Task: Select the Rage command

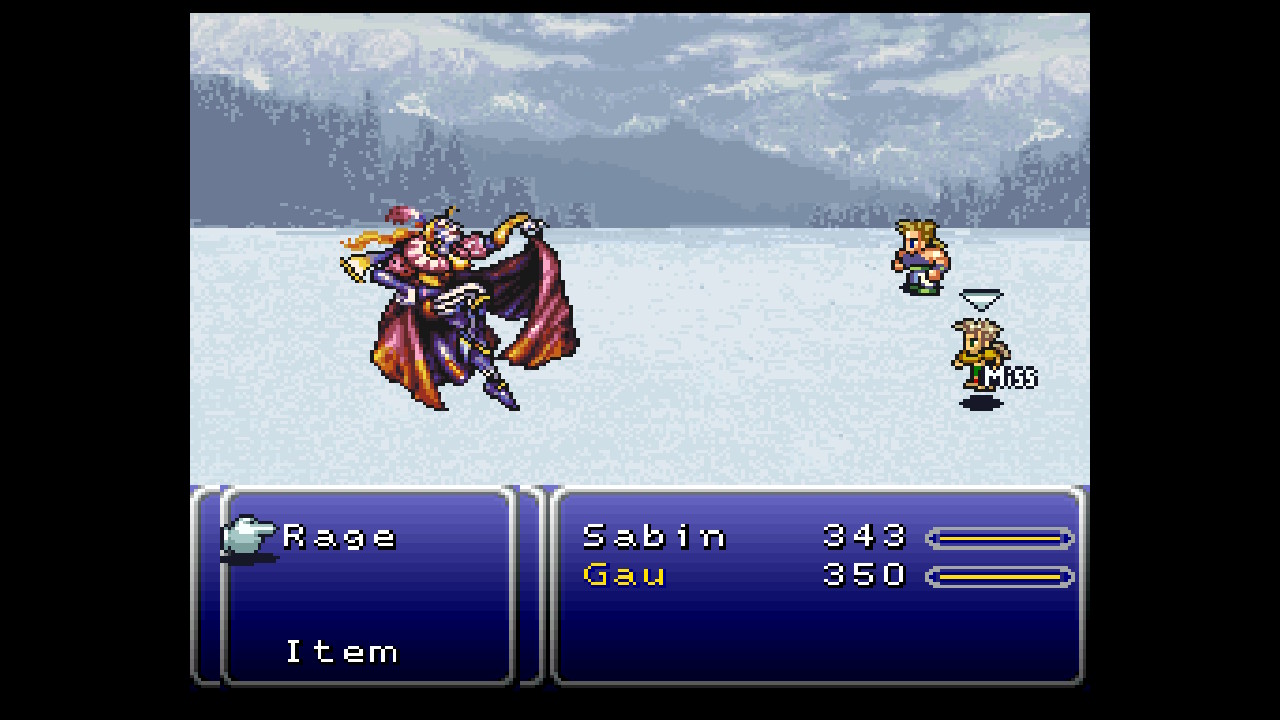Action: 340,537
